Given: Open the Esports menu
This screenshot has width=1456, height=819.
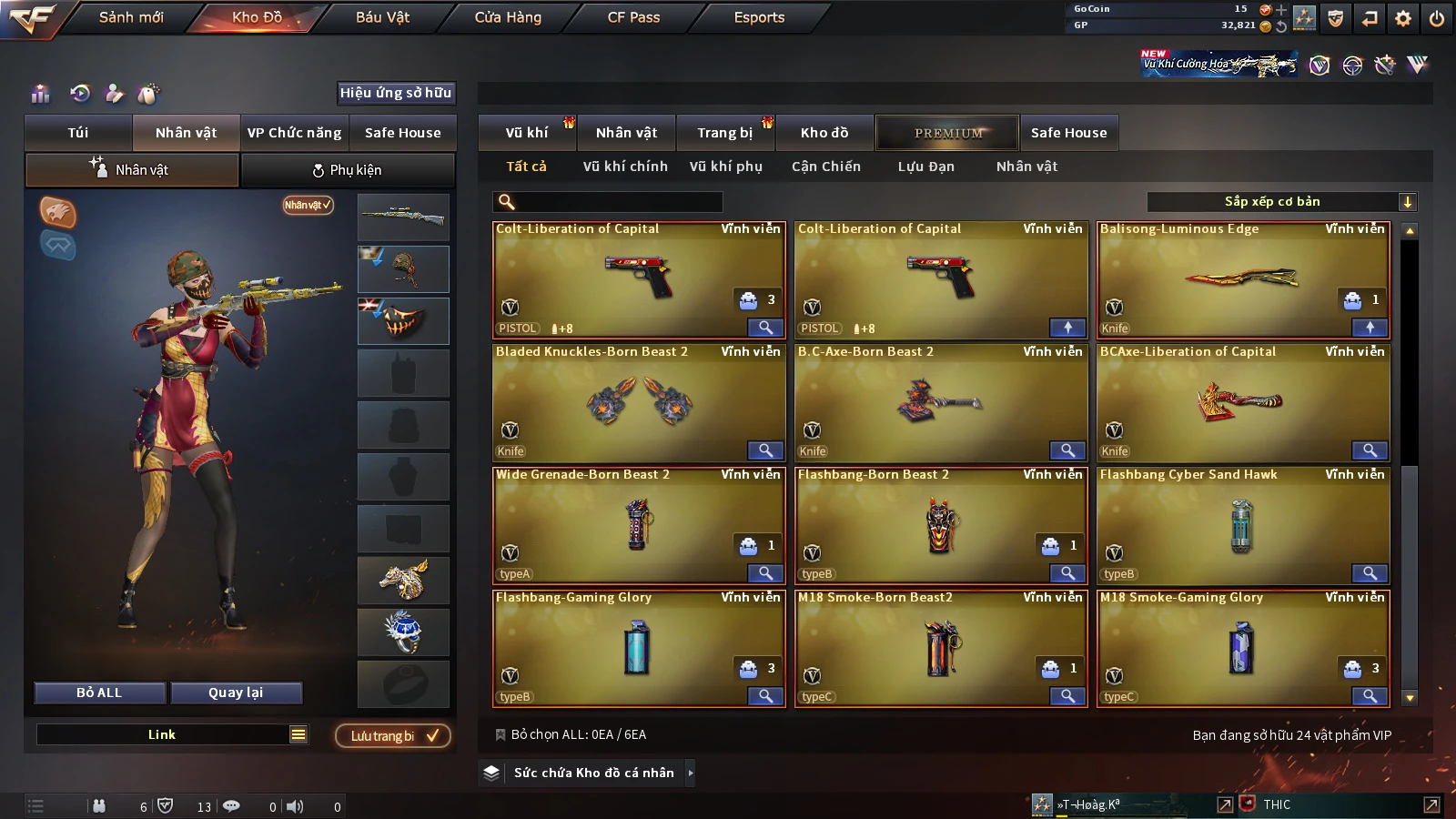Looking at the screenshot, I should [759, 17].
